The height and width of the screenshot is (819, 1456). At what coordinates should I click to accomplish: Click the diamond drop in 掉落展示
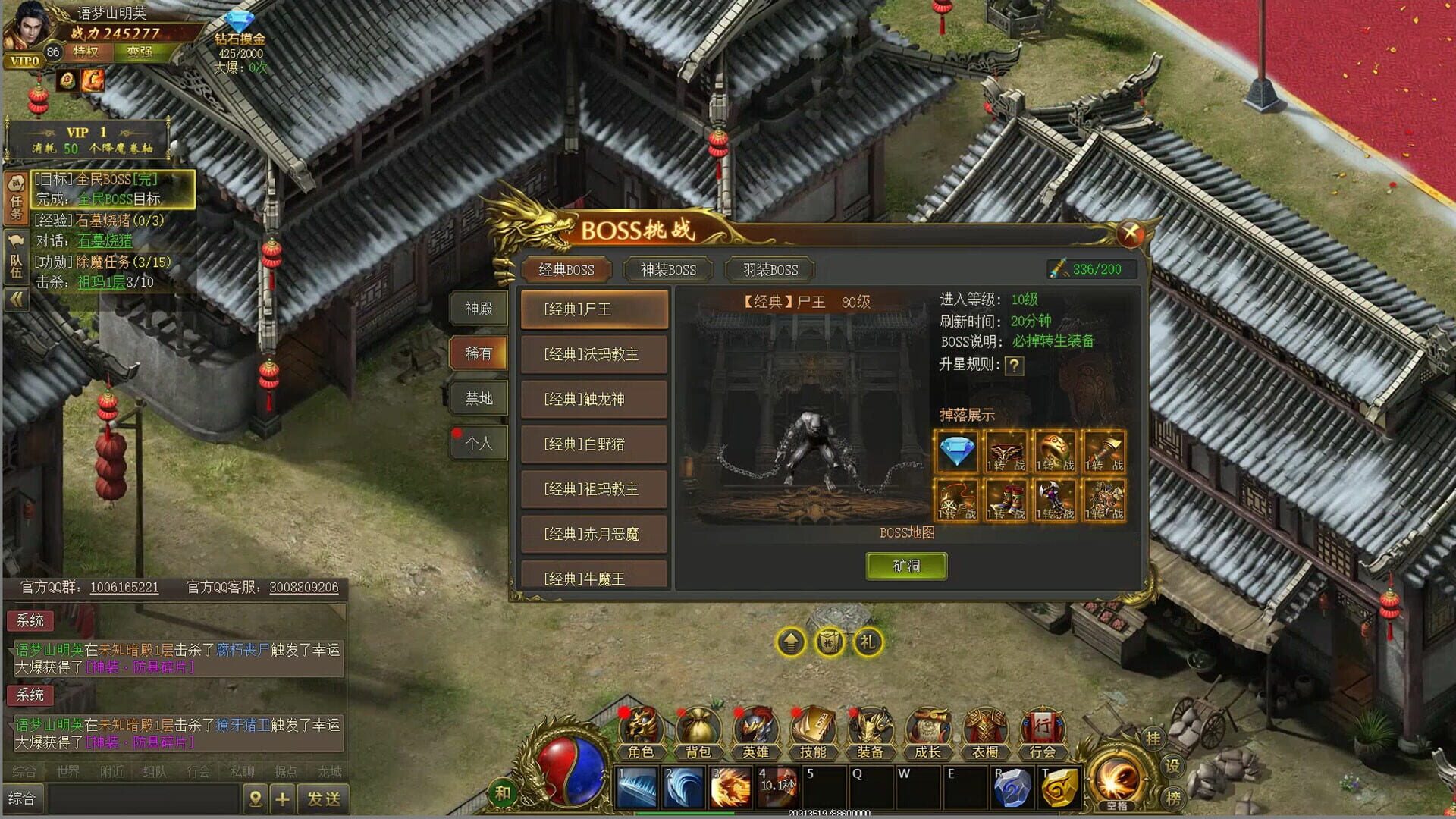[x=956, y=450]
